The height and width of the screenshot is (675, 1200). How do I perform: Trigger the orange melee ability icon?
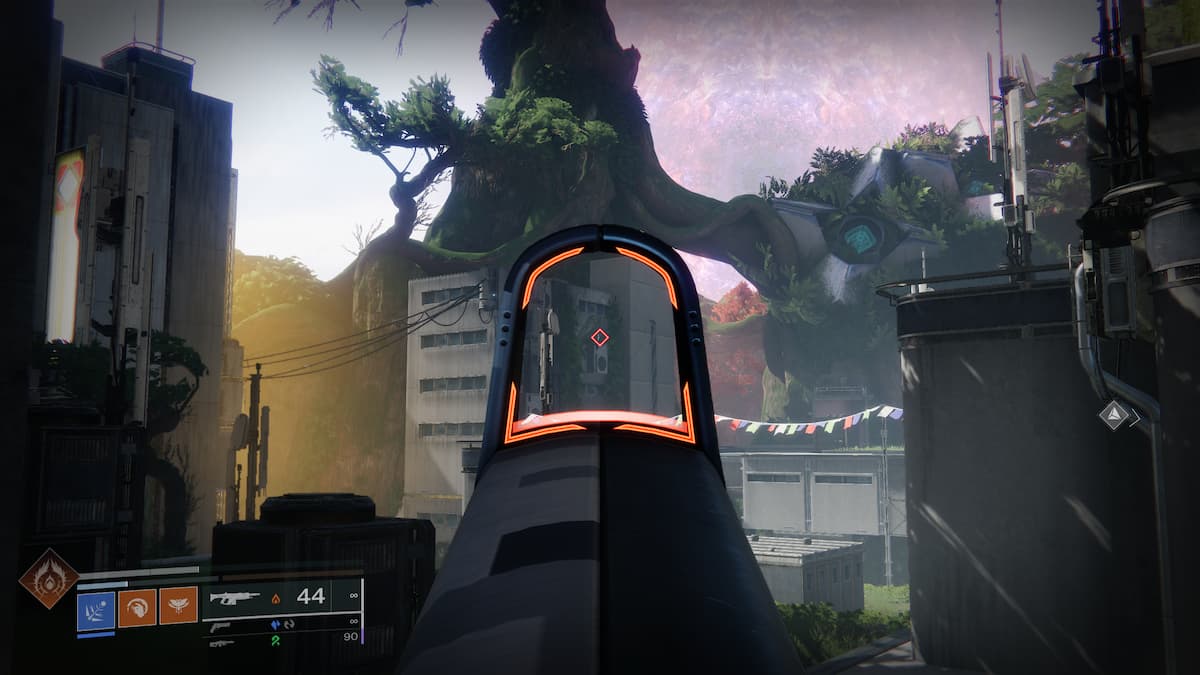click(x=137, y=607)
